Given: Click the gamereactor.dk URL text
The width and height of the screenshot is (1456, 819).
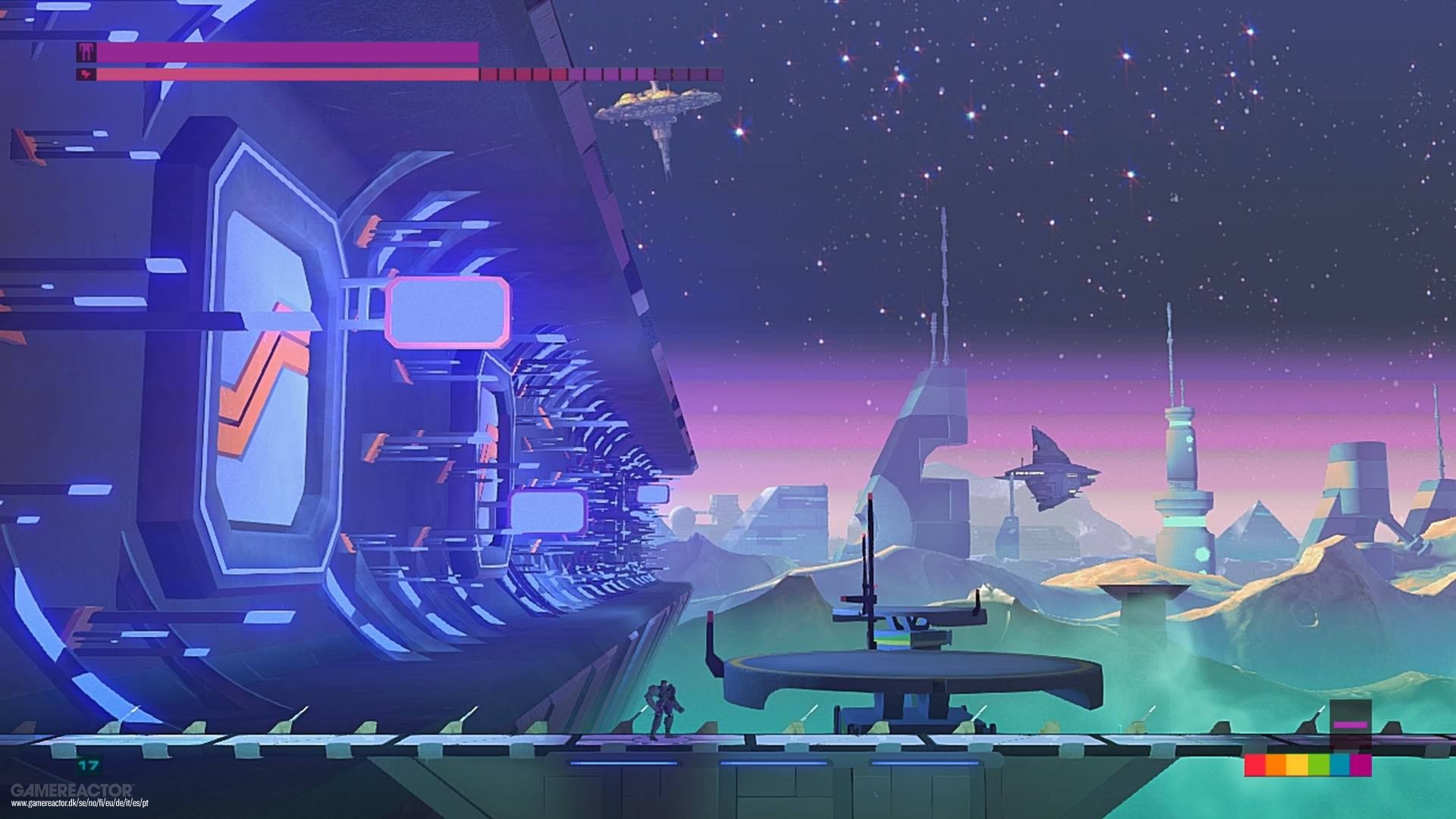Looking at the screenshot, I should (x=80, y=802).
